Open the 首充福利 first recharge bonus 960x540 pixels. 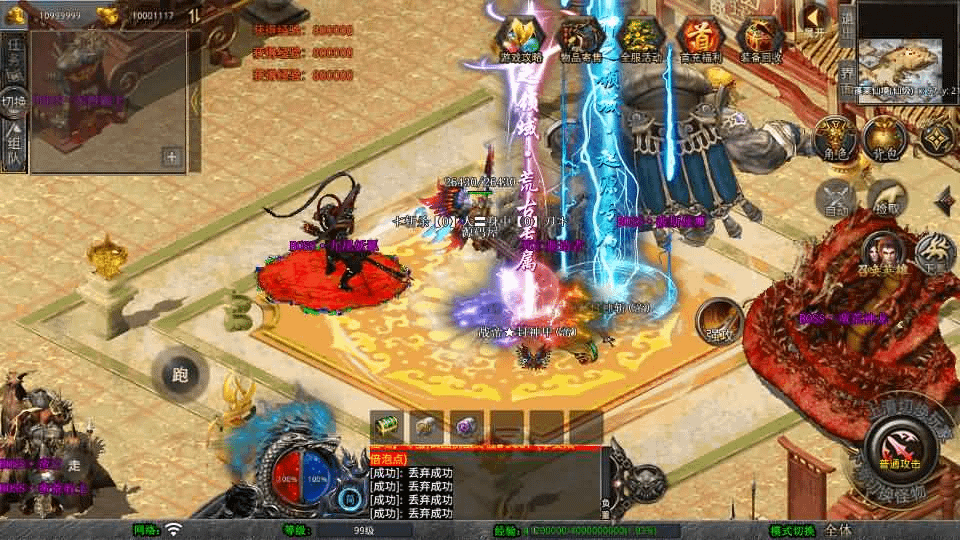tap(701, 40)
